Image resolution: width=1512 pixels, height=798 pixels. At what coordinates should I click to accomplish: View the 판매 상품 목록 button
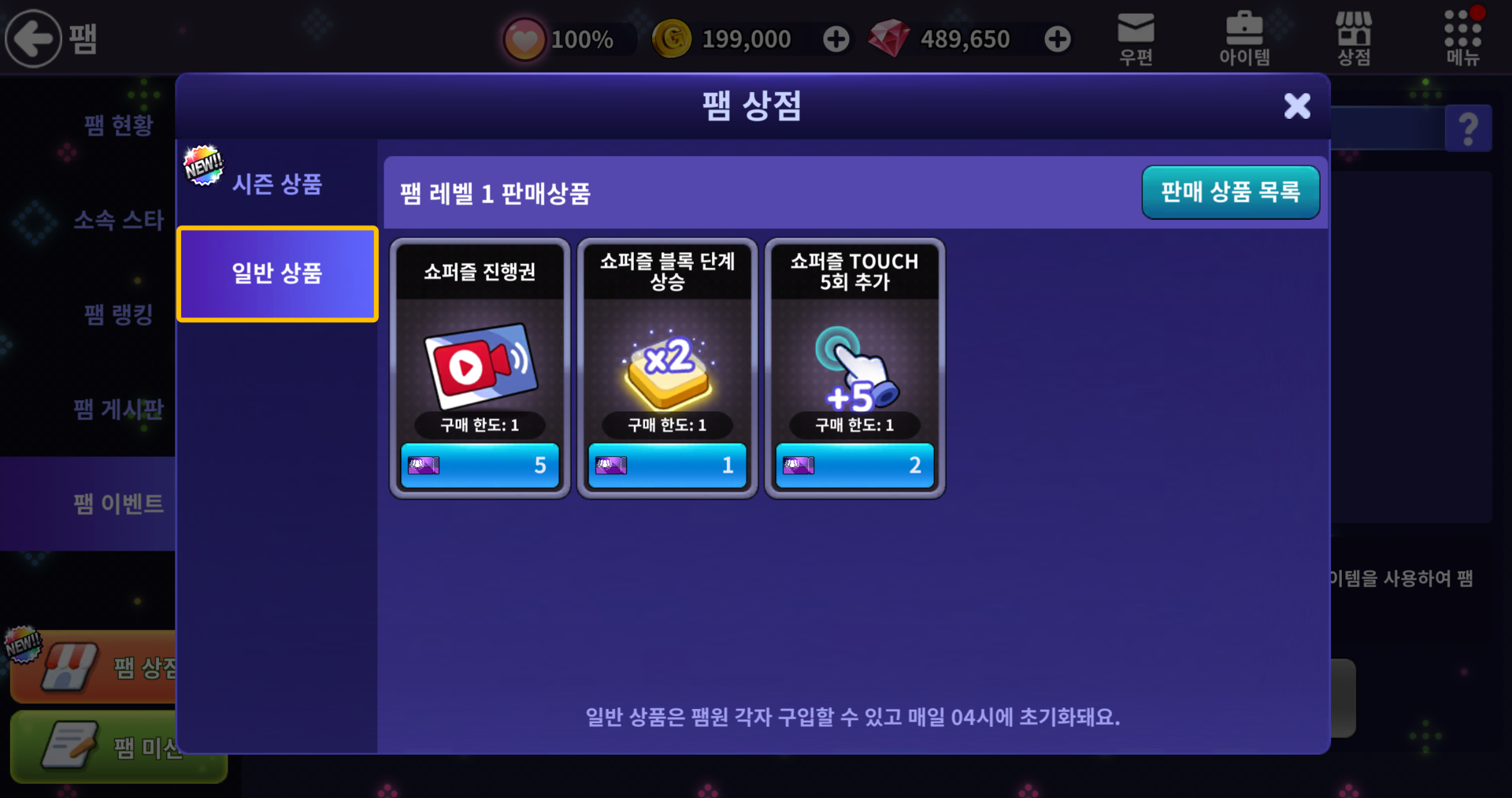[x=1231, y=191]
